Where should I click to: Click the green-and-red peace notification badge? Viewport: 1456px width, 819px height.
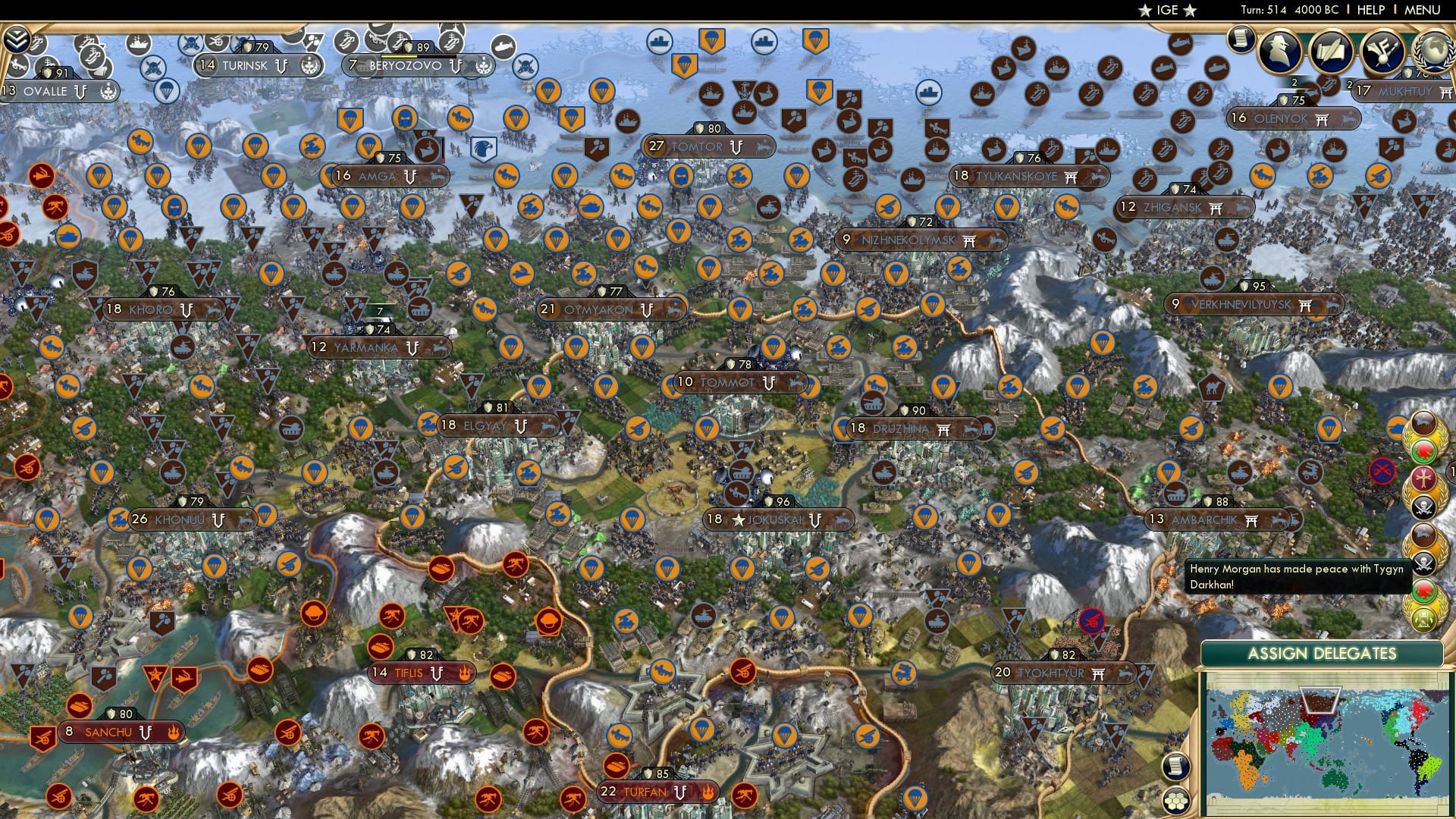1423,450
